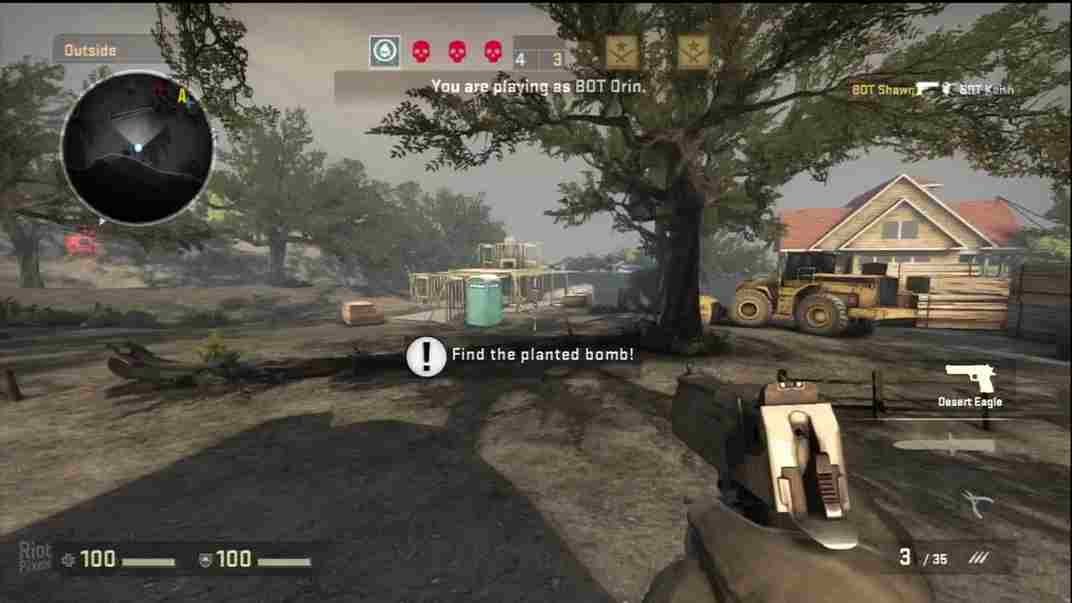Select the Desert Eagle weapon slot
1072x603 pixels.
pos(969,383)
